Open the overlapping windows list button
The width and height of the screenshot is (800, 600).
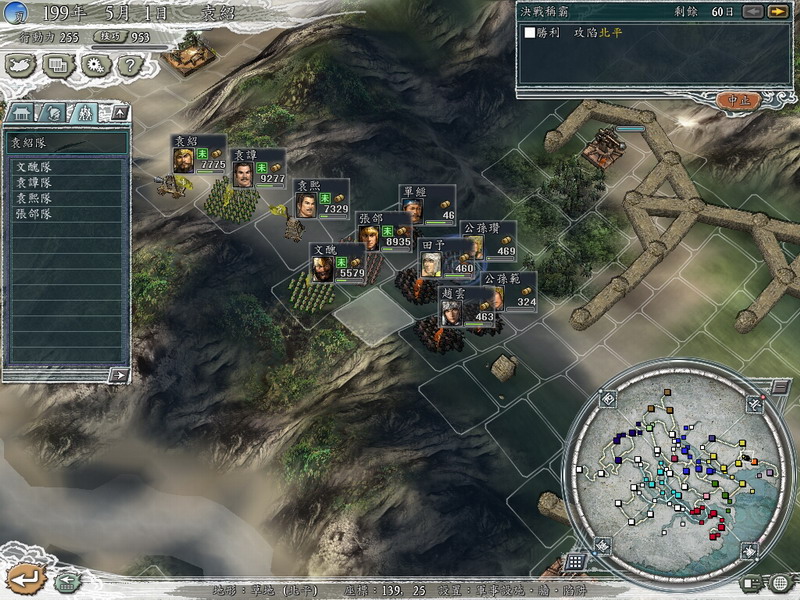click(57, 65)
